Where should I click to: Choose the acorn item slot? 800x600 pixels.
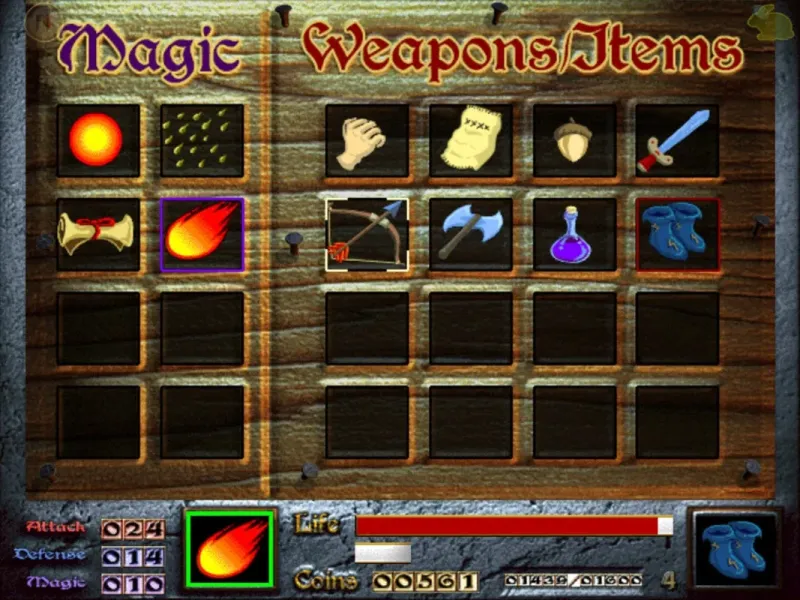[x=574, y=140]
